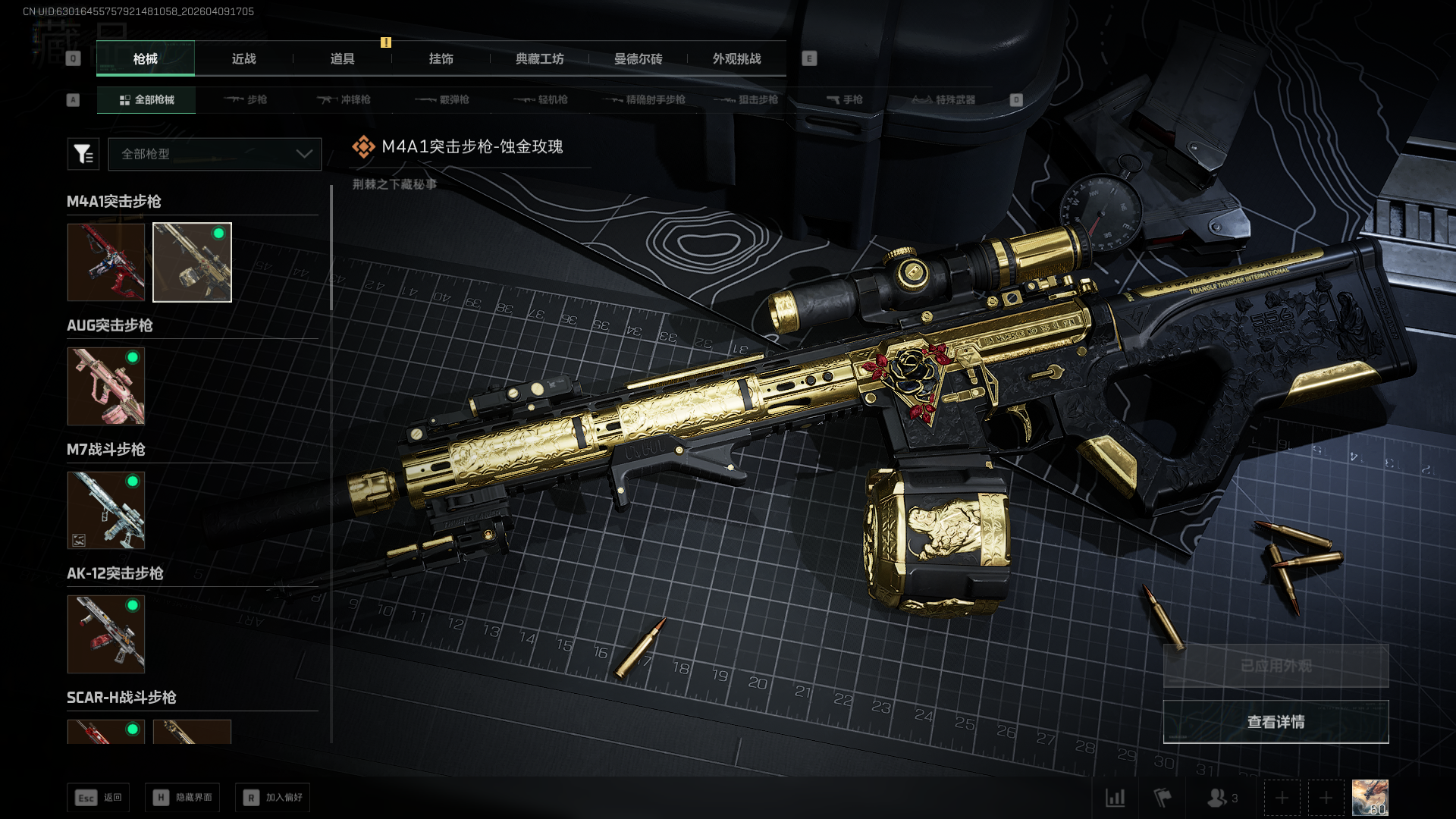Screen dimensions: 1456x819
Task: Open the 全部枪型 dropdown
Action: click(215, 154)
